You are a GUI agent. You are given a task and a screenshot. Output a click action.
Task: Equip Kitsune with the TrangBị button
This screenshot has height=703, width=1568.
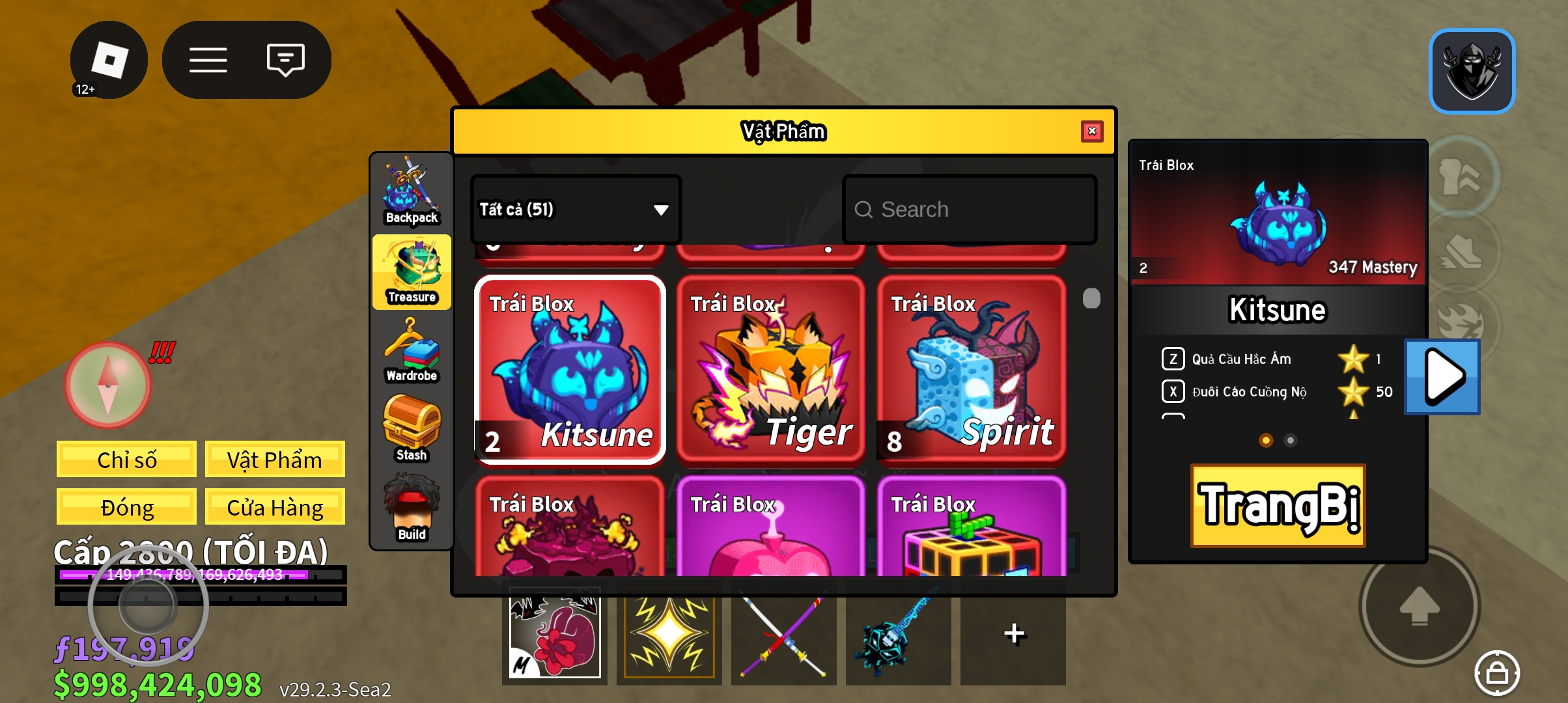click(x=1278, y=506)
